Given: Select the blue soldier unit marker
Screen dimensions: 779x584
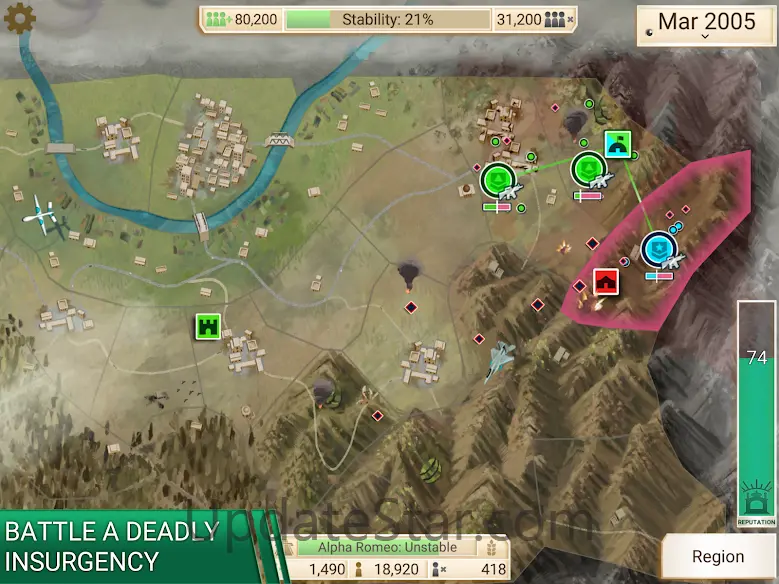Looking at the screenshot, I should tap(658, 246).
